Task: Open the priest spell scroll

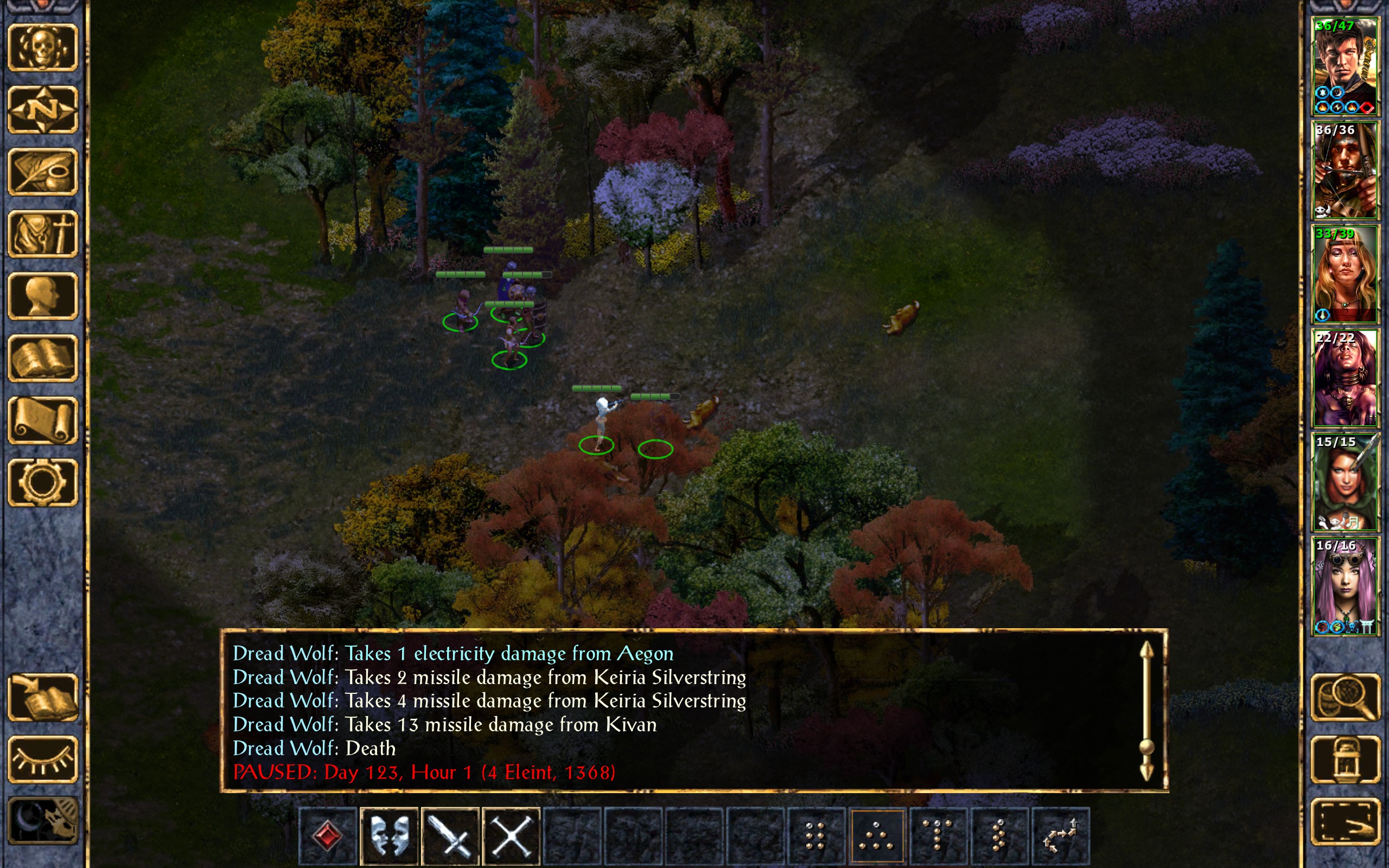Action: pyautogui.click(x=42, y=420)
